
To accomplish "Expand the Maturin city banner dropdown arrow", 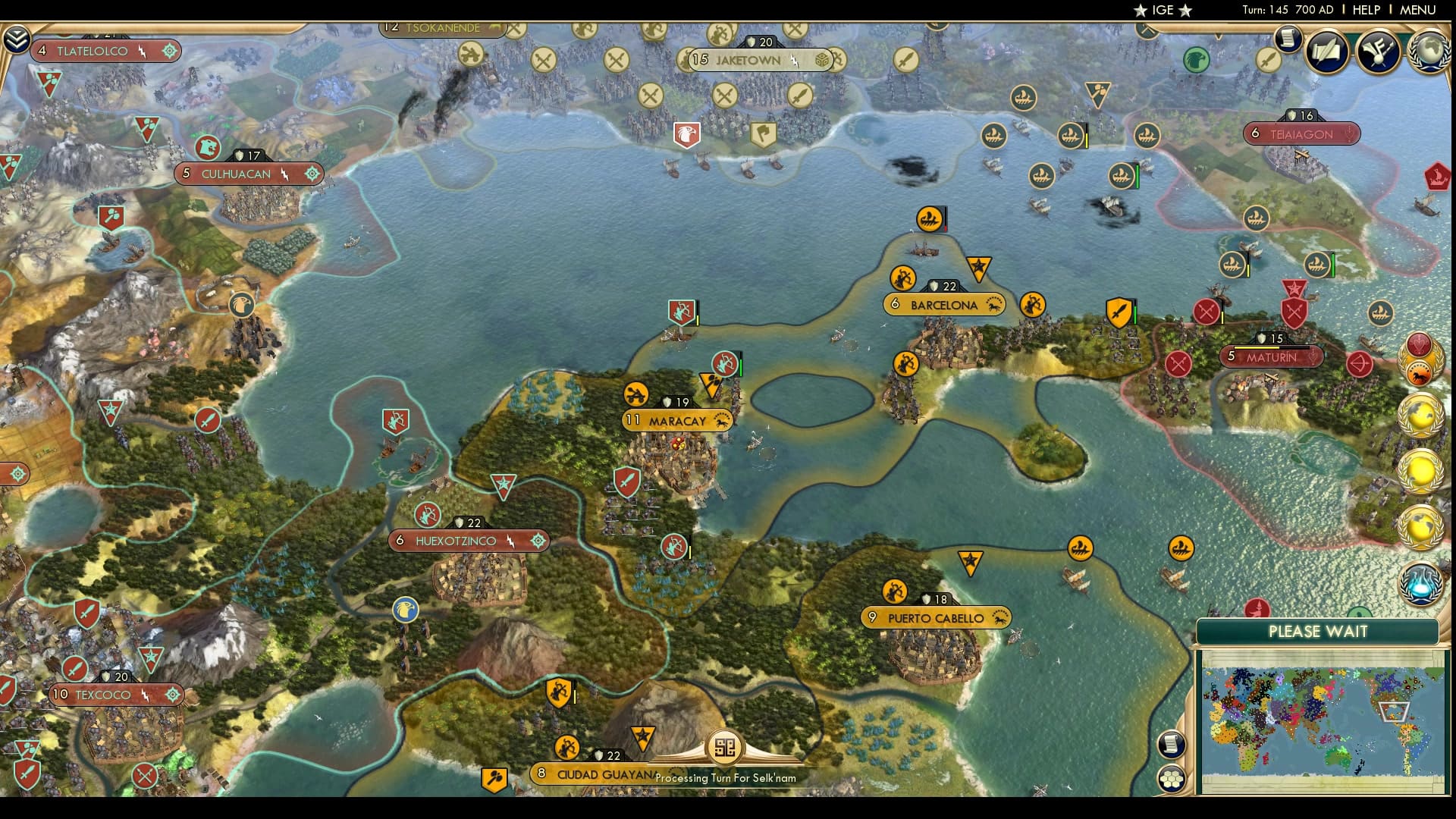I will tap(1313, 357).
